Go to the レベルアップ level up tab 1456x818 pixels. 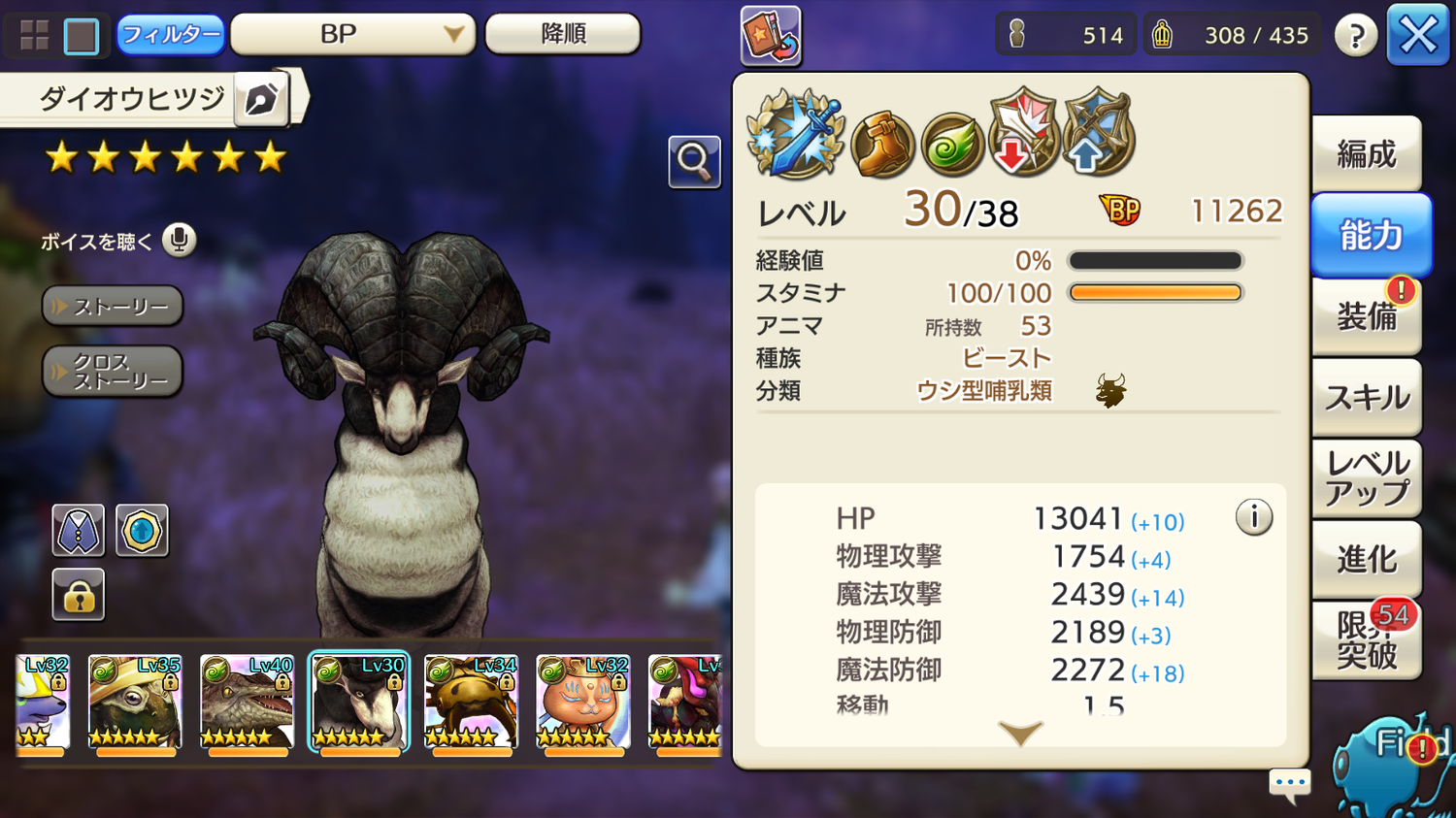point(1366,478)
